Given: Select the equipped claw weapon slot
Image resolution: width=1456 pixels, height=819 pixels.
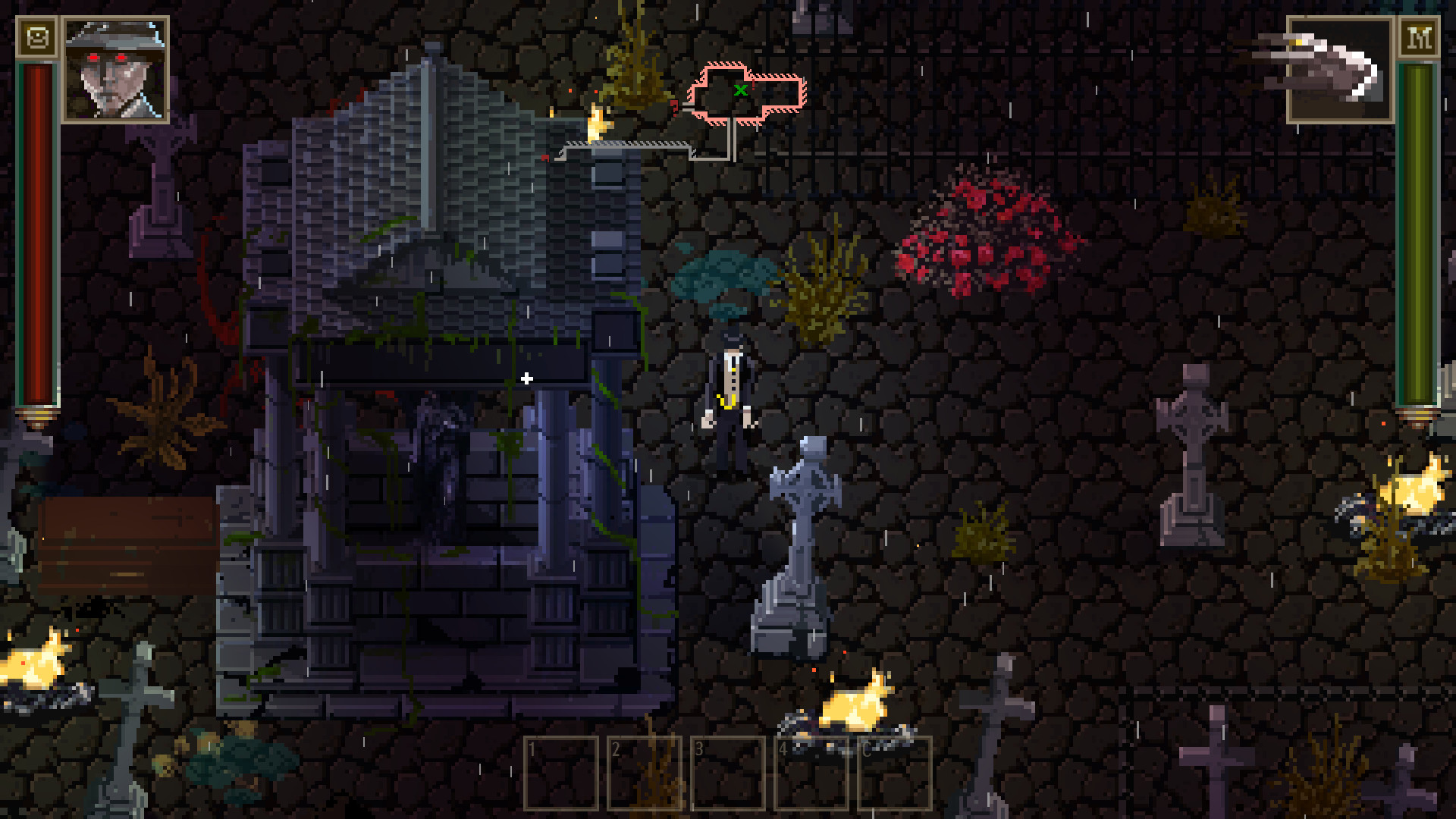Looking at the screenshot, I should click(x=1338, y=68).
